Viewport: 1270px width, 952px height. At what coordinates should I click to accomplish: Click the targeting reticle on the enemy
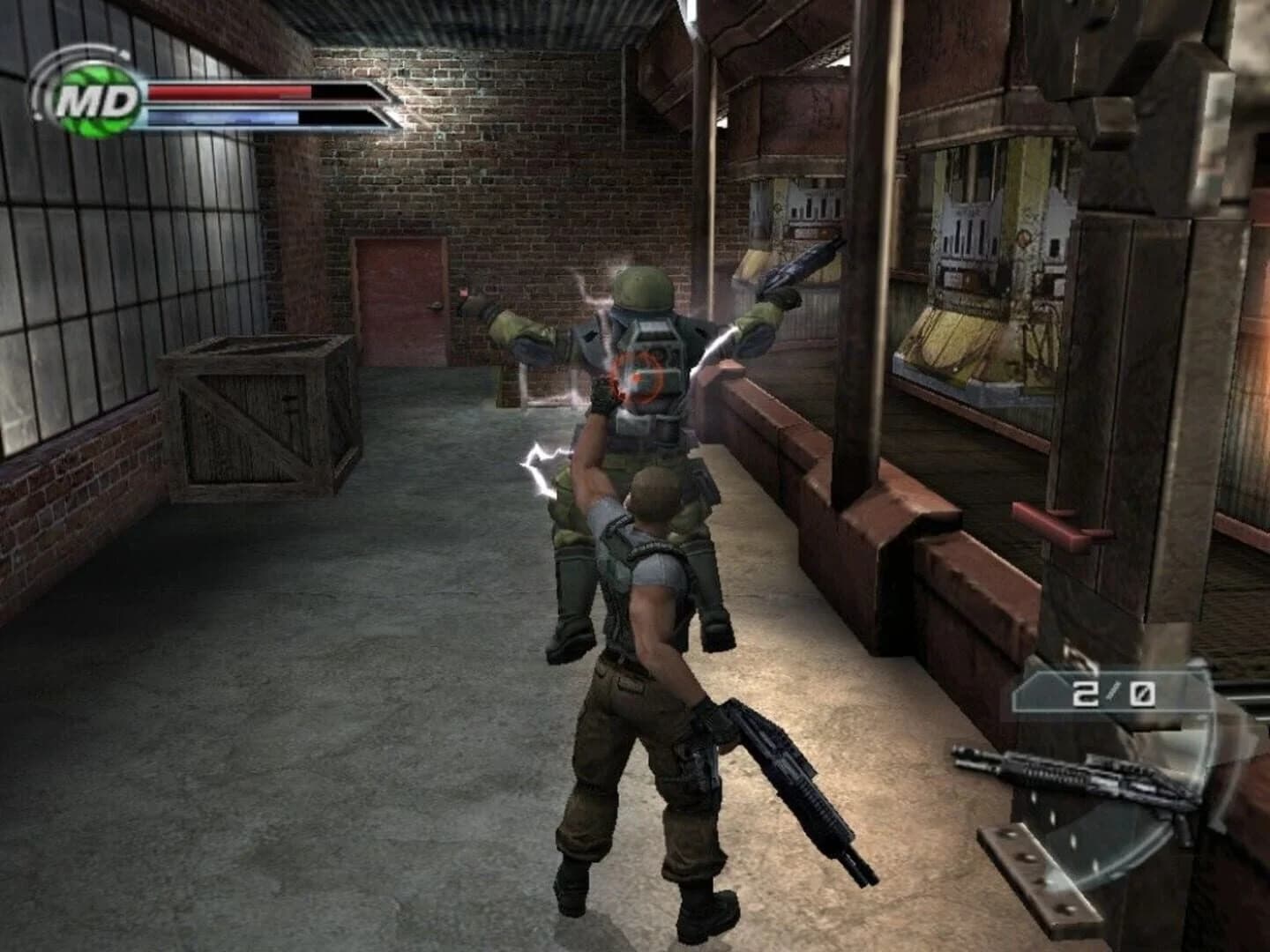(x=643, y=374)
